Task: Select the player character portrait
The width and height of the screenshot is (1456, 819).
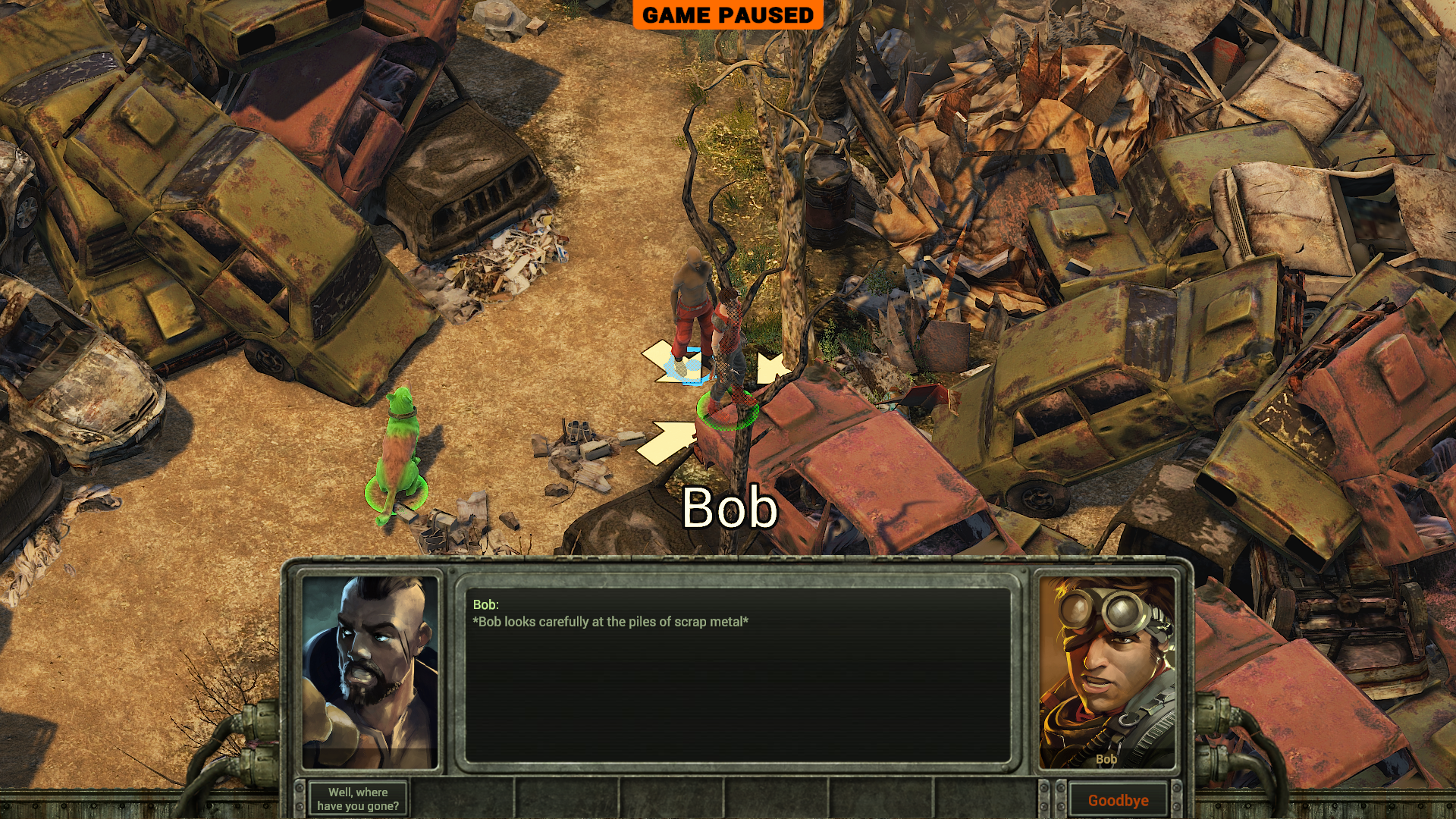Action: [371, 672]
